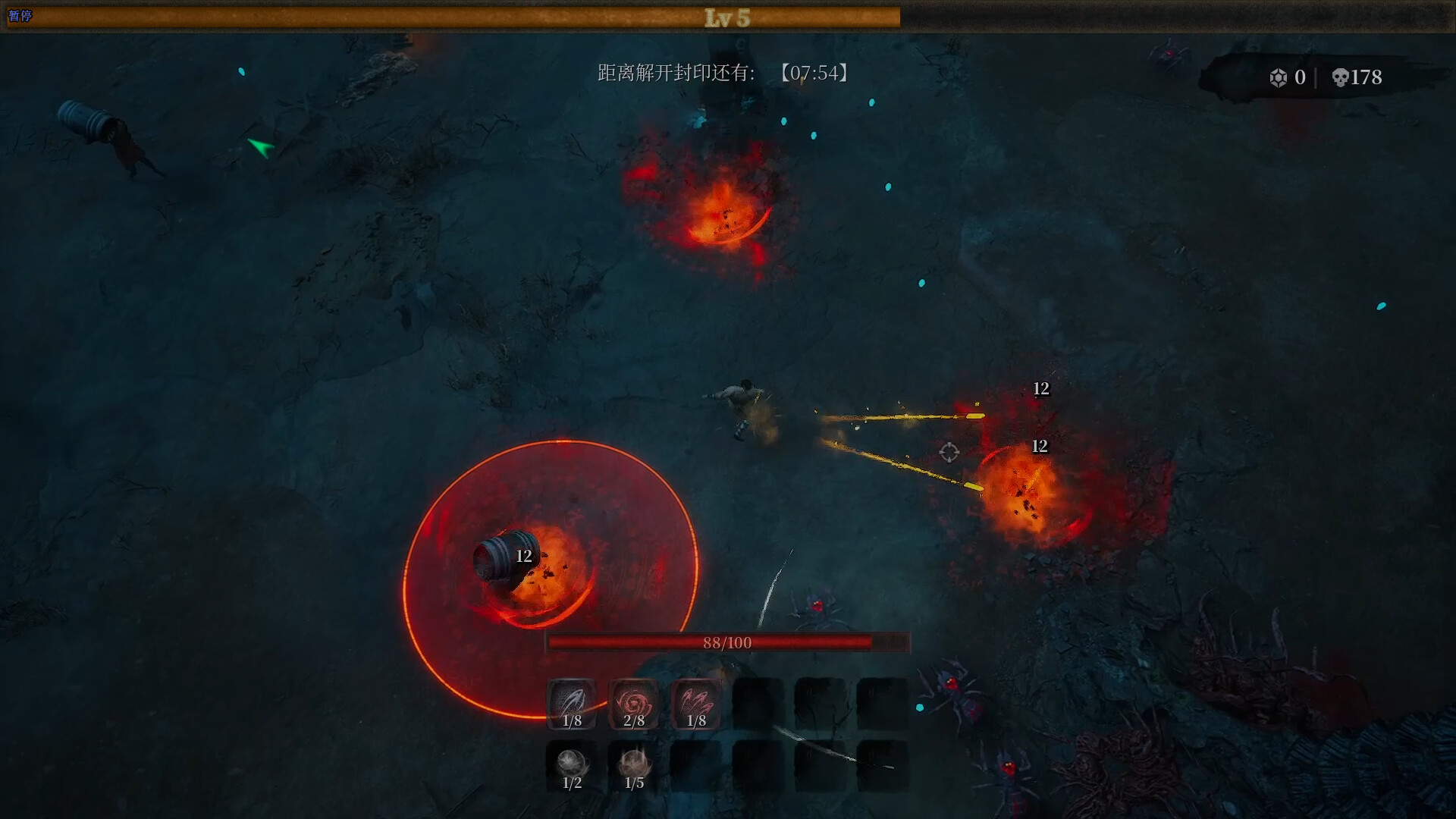Click the 88/100 health bar
Screen dimensions: 1456x819
click(x=728, y=642)
